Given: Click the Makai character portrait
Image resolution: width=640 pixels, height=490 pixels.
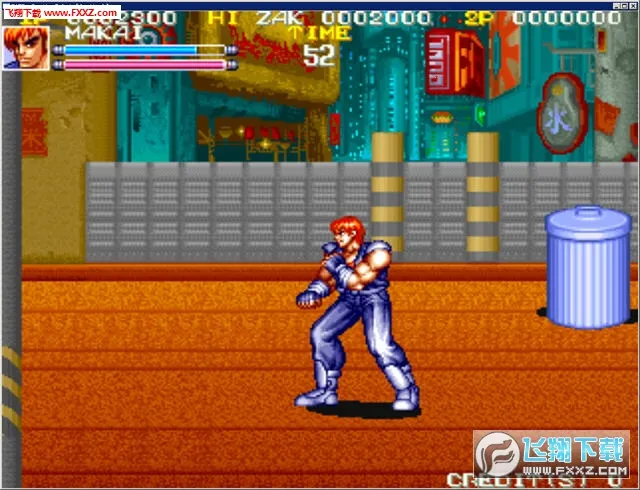Looking at the screenshot, I should [x=25, y=47].
